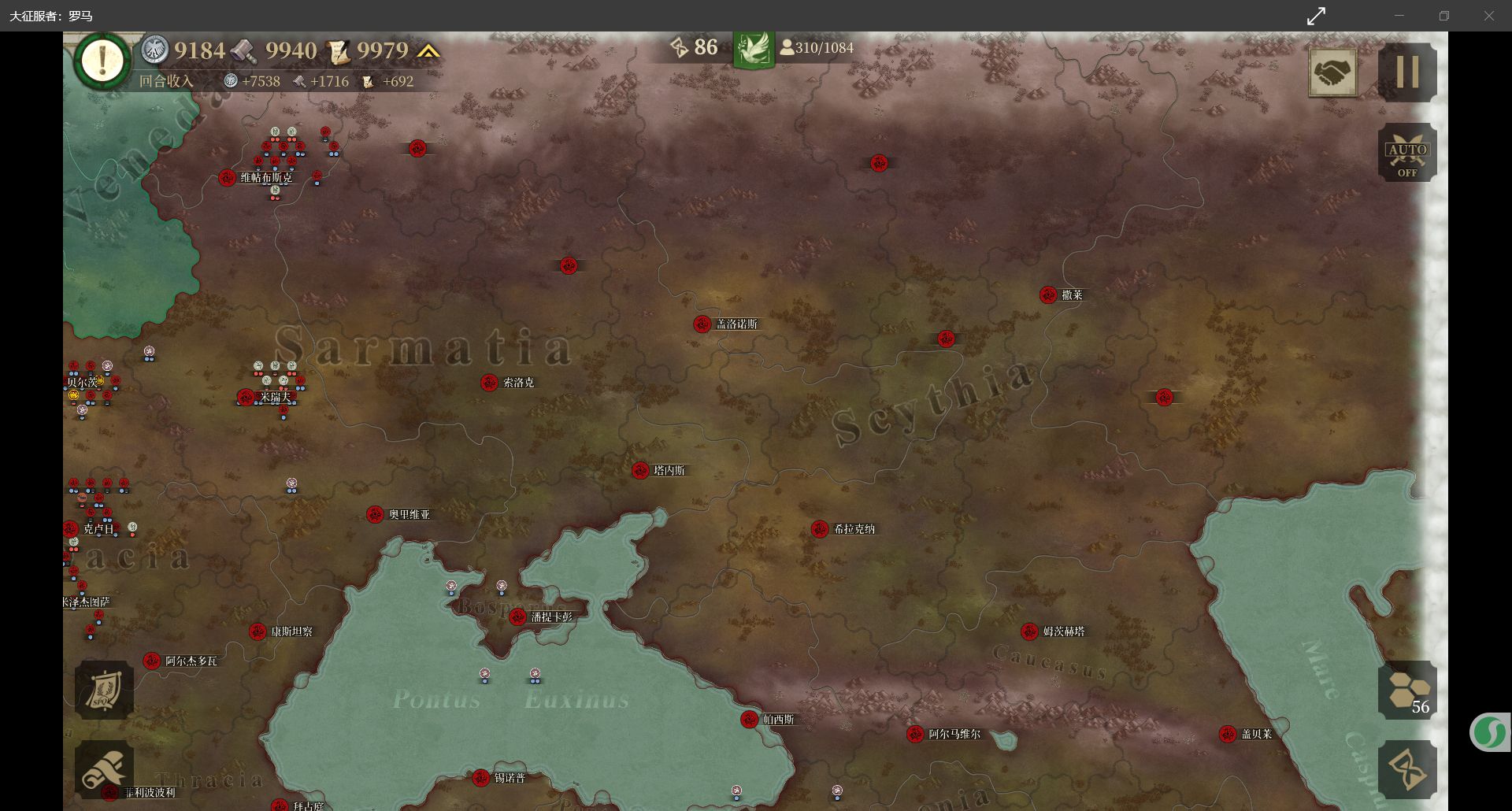Select the city marker labeled 撒莱
The width and height of the screenshot is (1512, 811).
pyautogui.click(x=1048, y=295)
